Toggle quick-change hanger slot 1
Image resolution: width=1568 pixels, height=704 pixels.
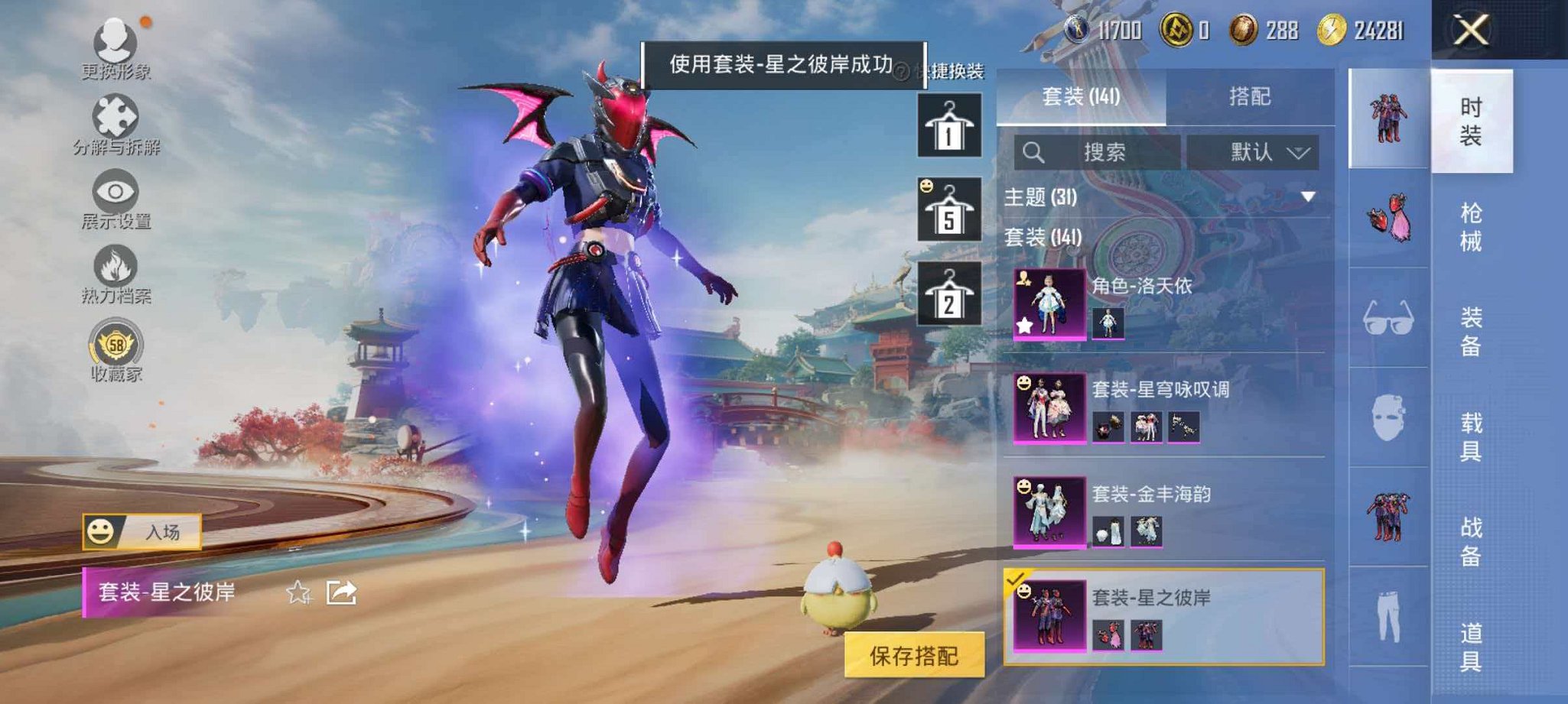(948, 126)
